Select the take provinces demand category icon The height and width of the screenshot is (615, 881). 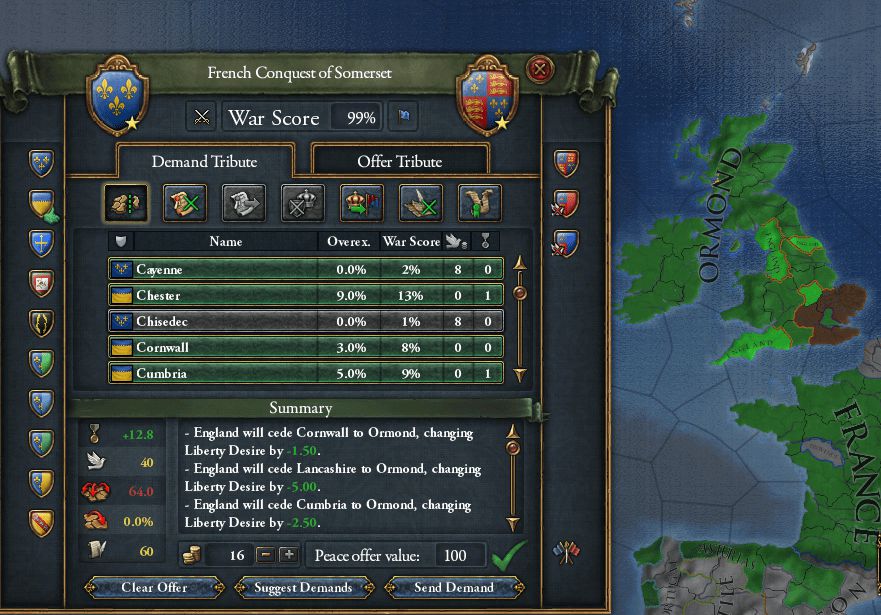click(x=126, y=203)
